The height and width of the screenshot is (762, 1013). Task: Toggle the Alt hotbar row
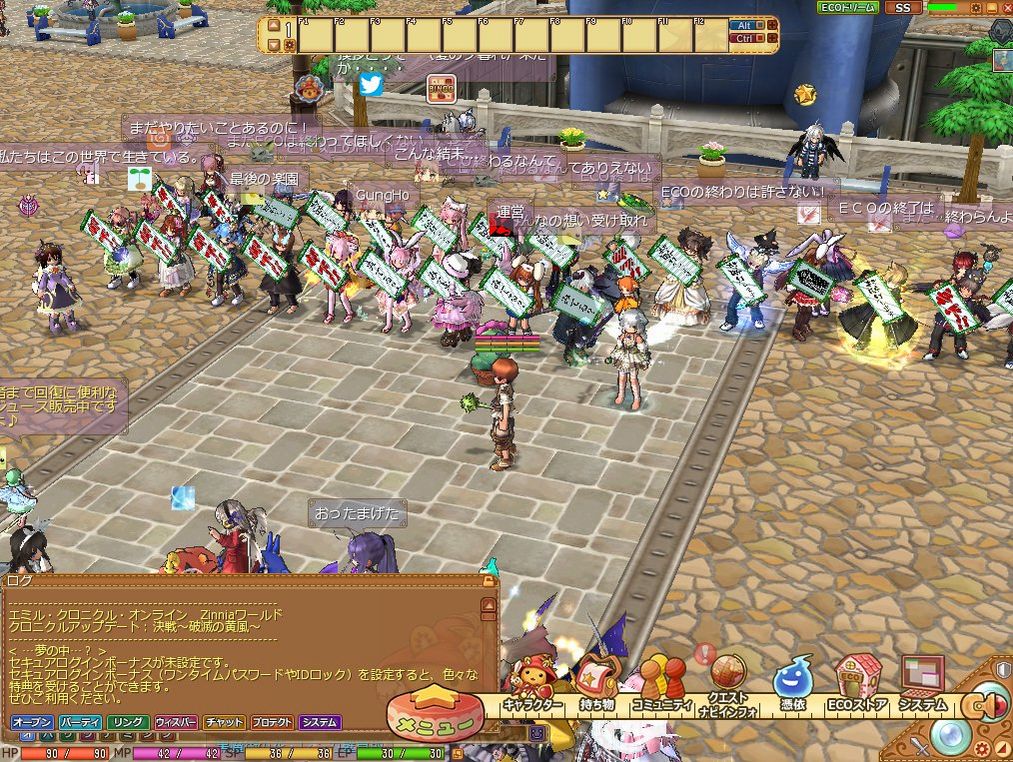coord(743,25)
